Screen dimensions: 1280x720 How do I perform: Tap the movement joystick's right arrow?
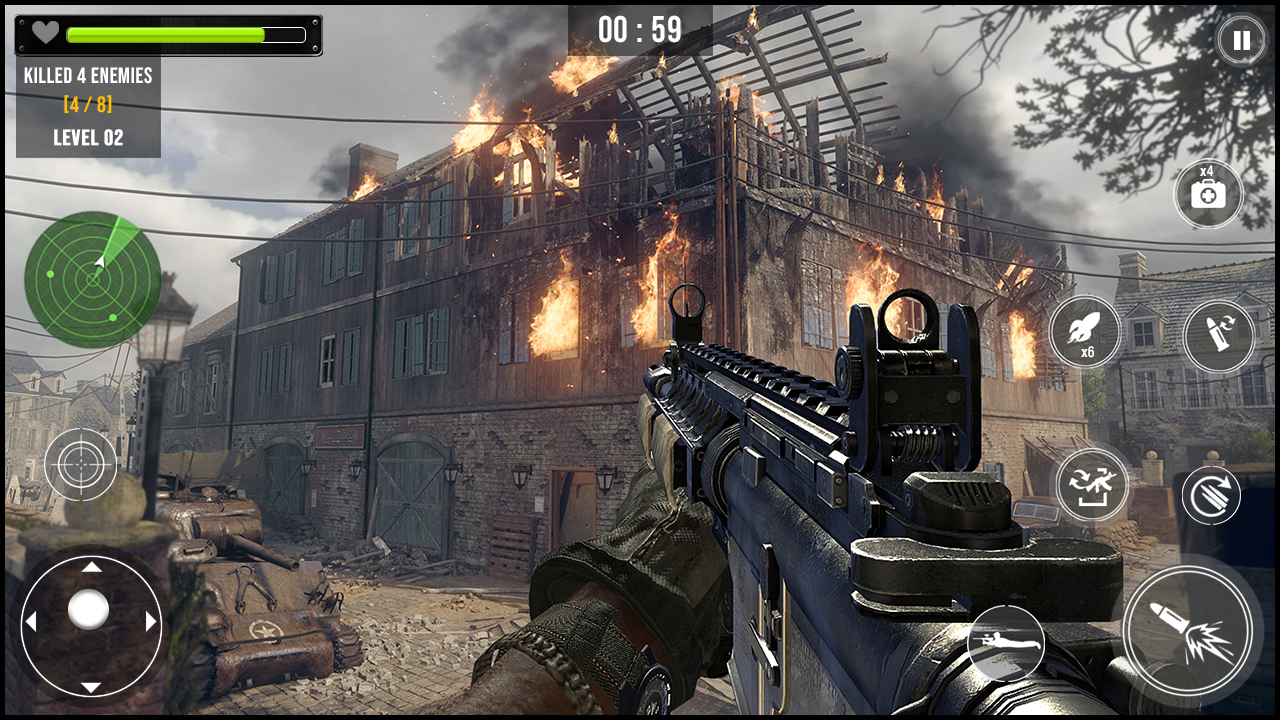tap(151, 621)
